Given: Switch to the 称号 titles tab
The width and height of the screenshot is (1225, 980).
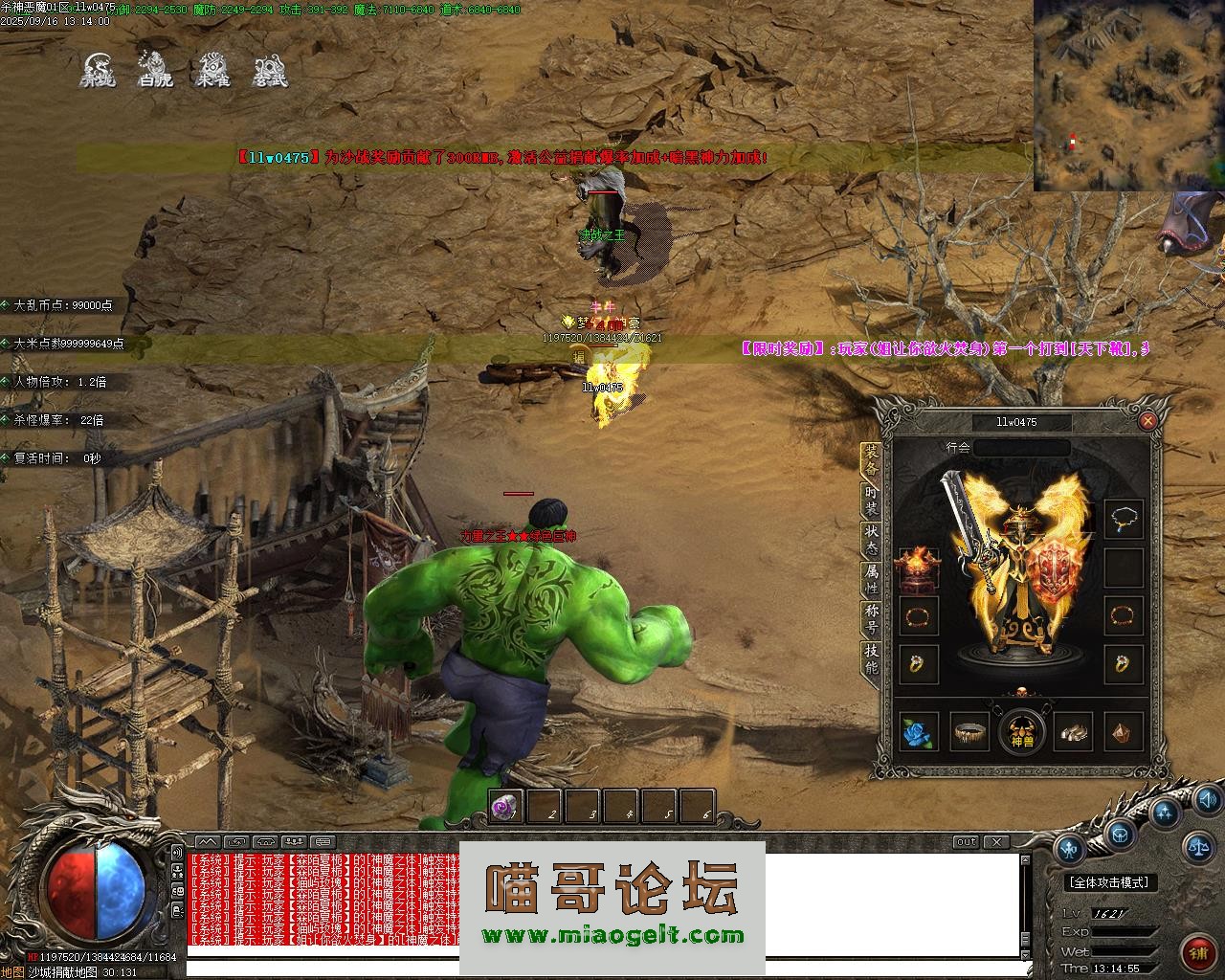Looking at the screenshot, I should (x=871, y=619).
